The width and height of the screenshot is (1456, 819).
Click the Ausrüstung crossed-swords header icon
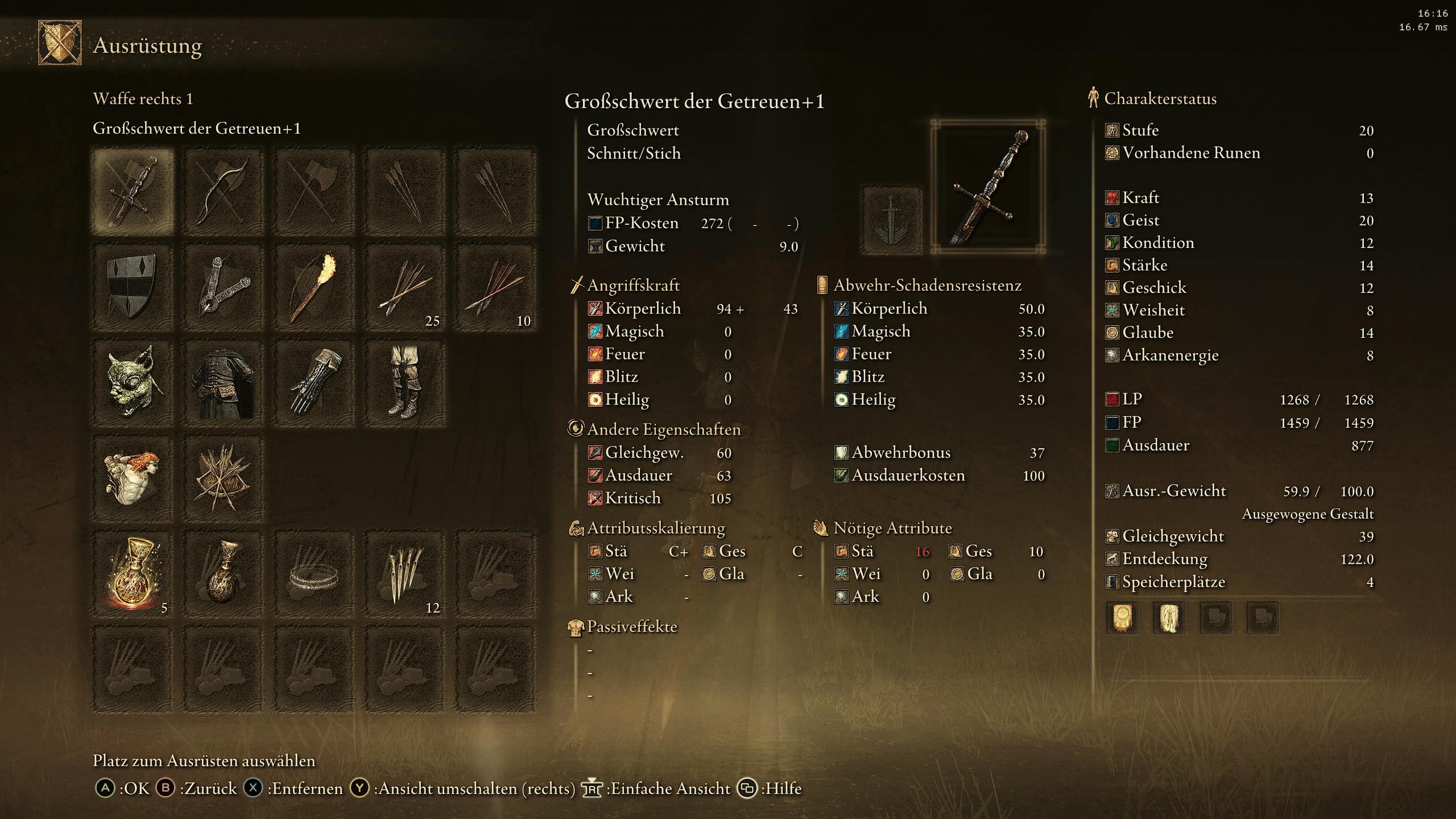click(x=60, y=43)
